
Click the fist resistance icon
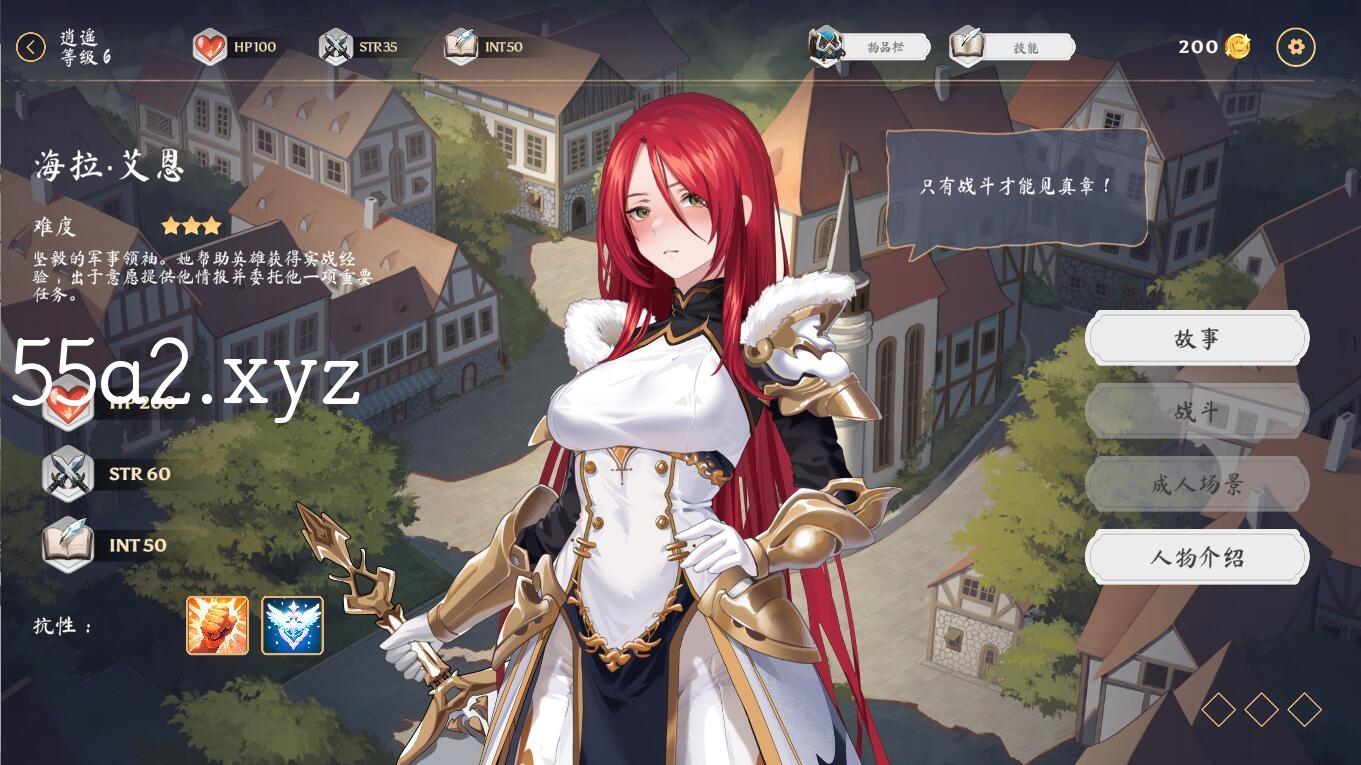coord(217,626)
